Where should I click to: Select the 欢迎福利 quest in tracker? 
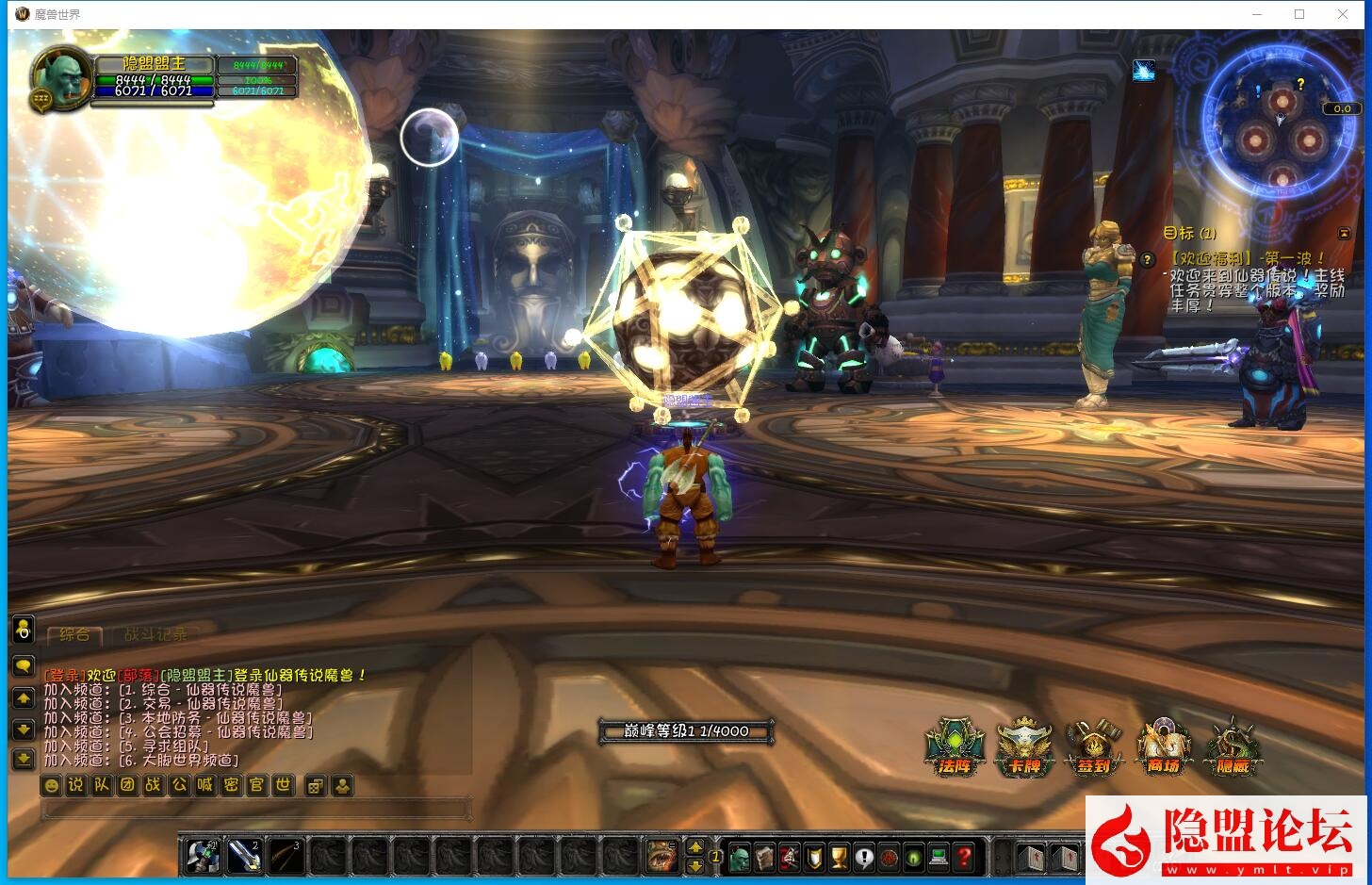tap(1247, 257)
